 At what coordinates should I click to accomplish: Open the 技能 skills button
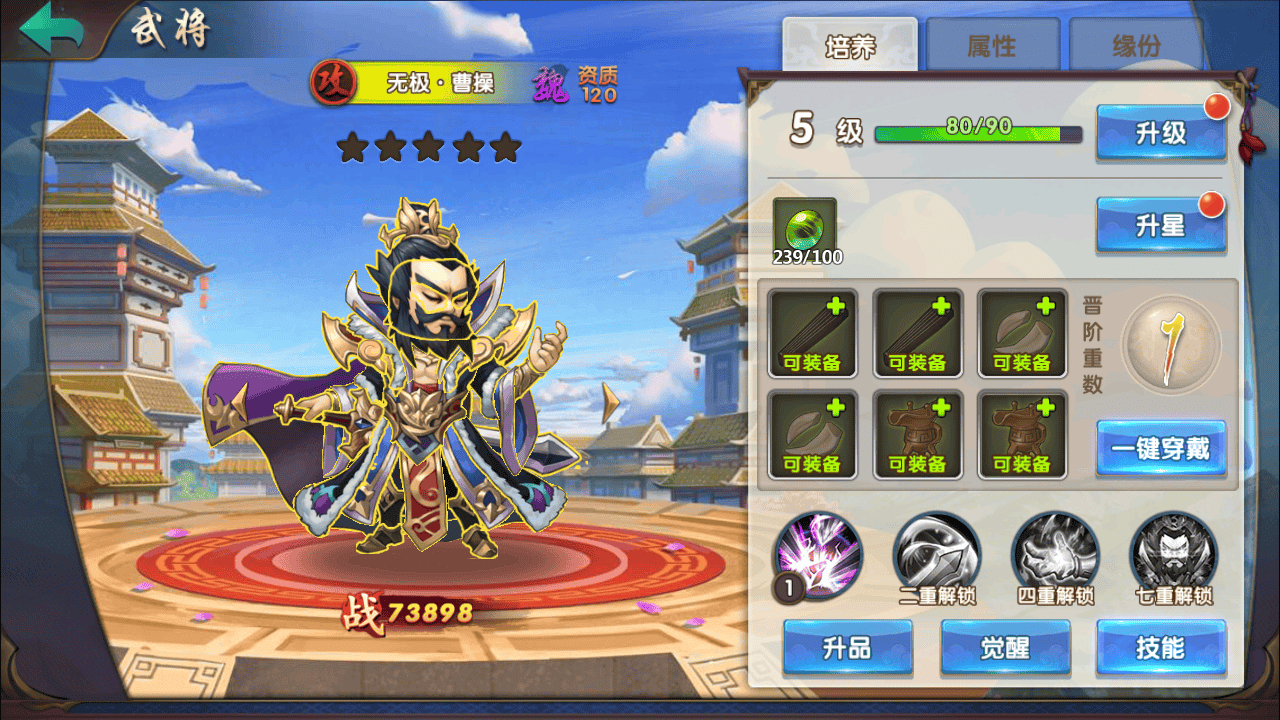[x=1161, y=648]
